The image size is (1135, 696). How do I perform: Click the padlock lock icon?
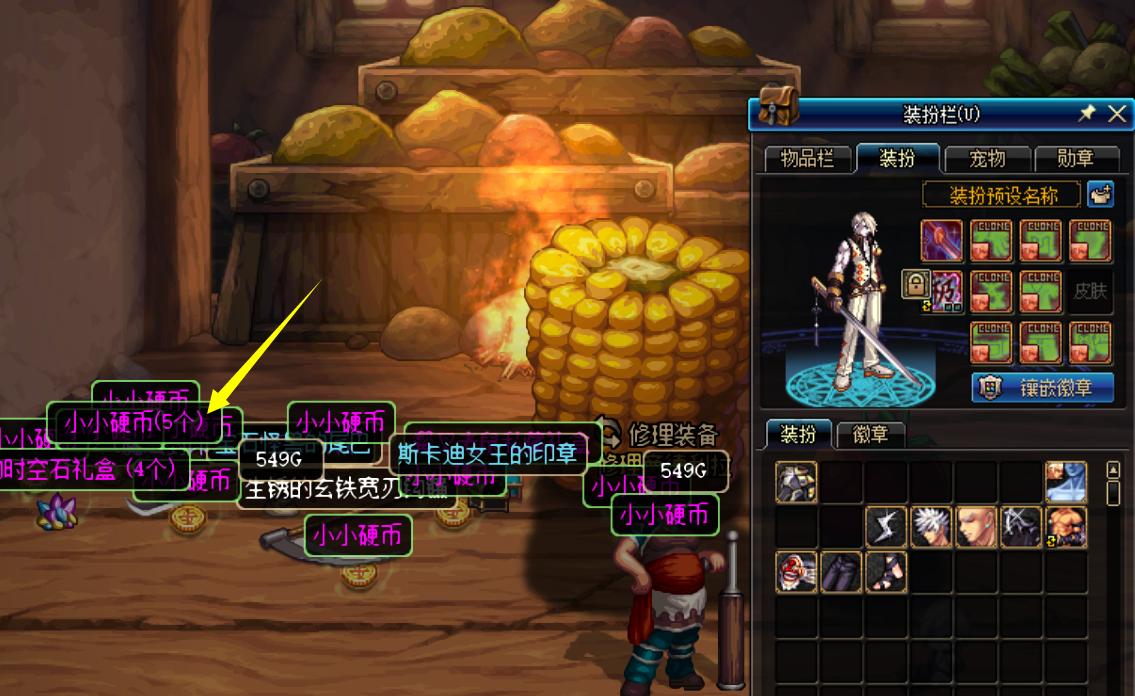pos(915,284)
